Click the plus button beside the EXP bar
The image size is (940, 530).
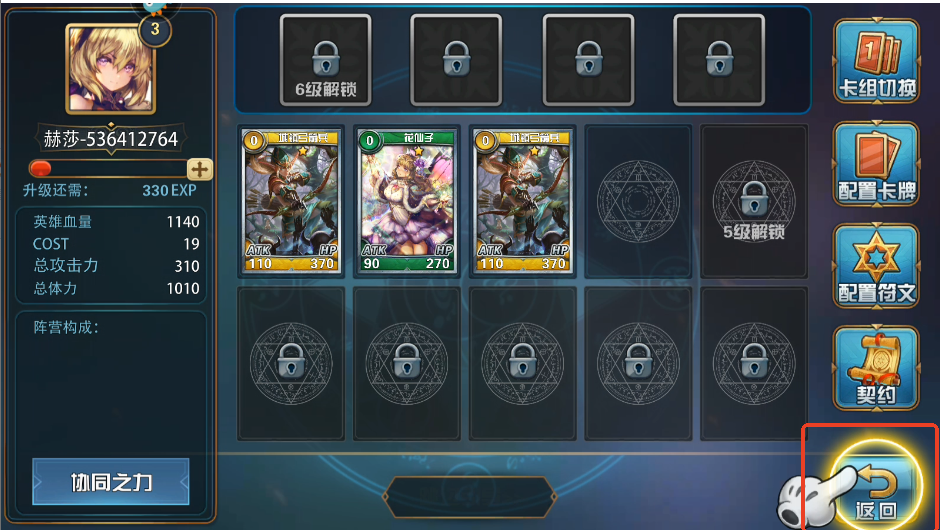[200, 169]
